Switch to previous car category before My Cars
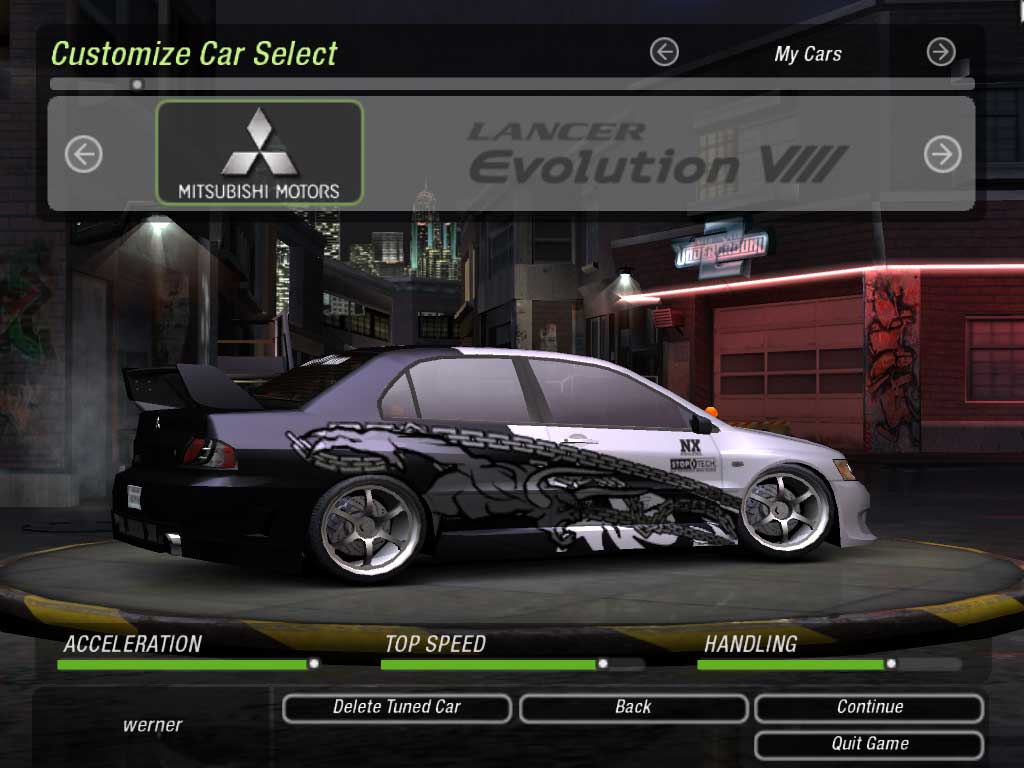This screenshot has width=1024, height=768. 664,52
